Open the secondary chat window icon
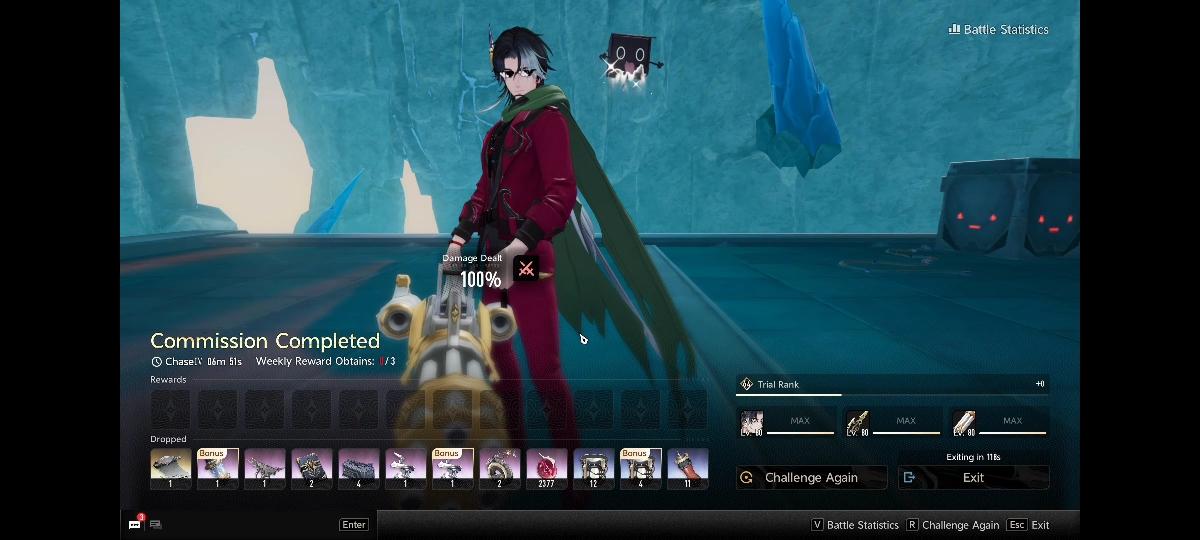The height and width of the screenshot is (540, 1200). coord(156,524)
